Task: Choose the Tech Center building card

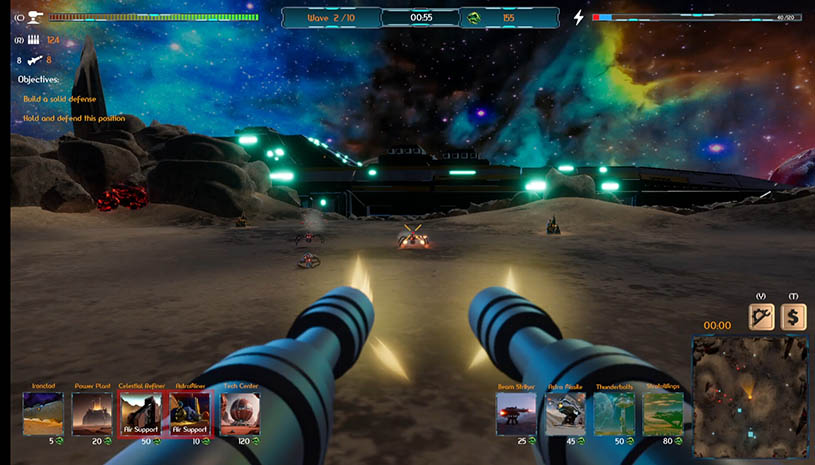Action: (x=239, y=413)
